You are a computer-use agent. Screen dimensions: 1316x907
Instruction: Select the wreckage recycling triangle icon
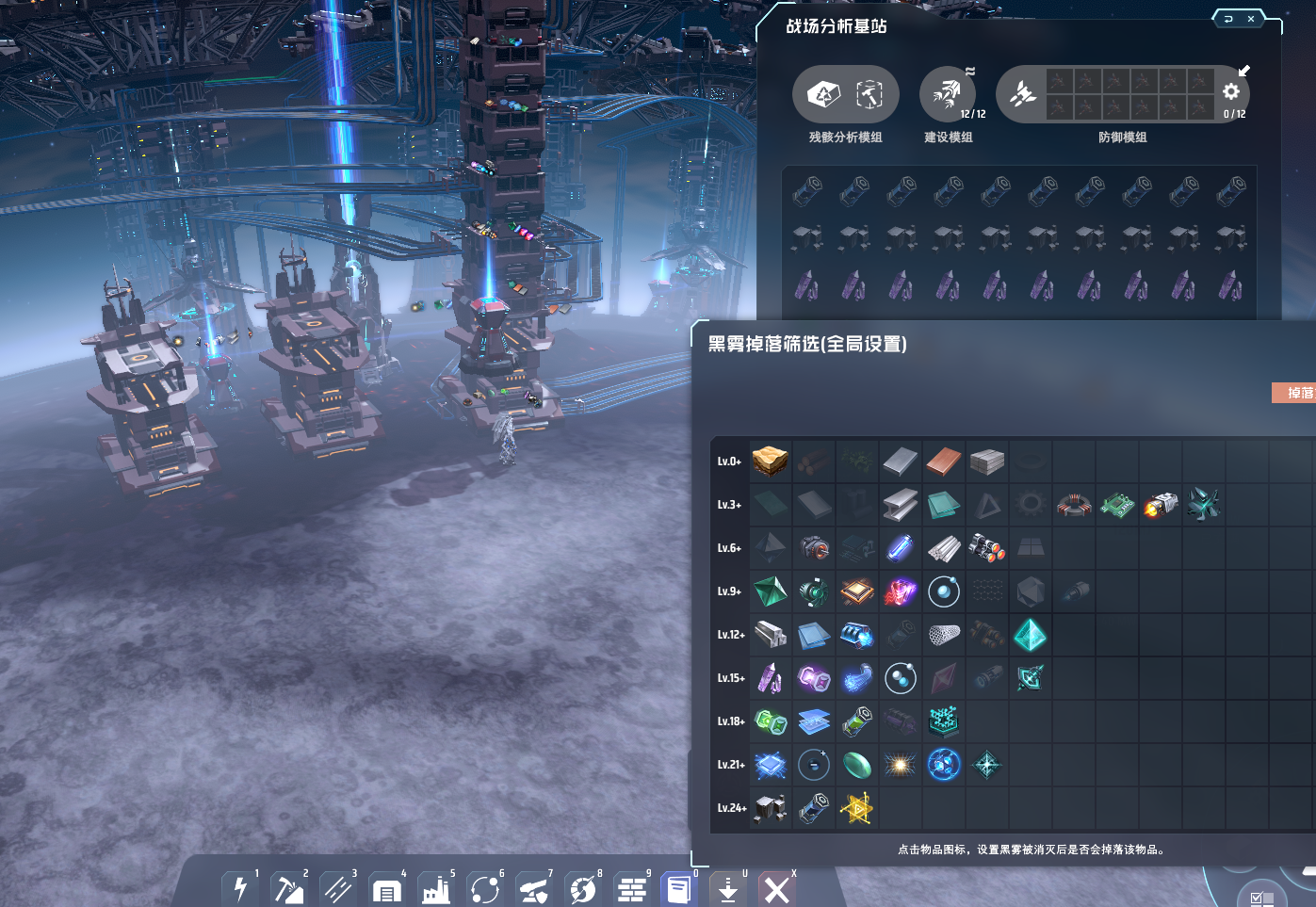click(823, 93)
